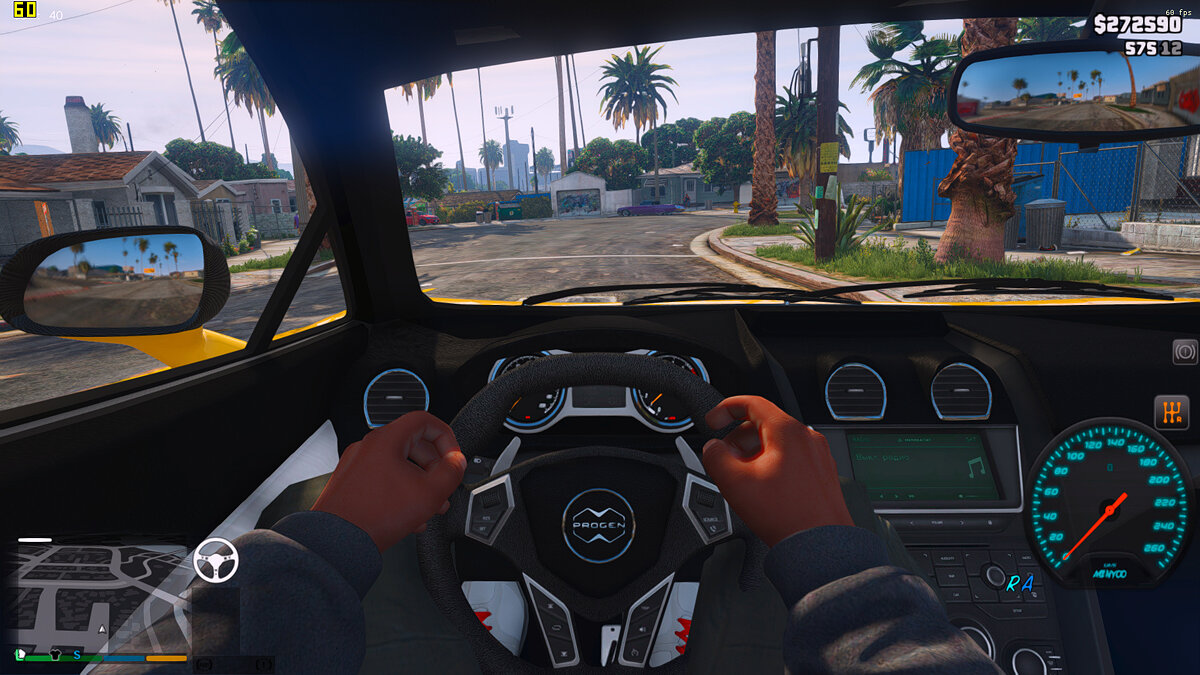1200x675 pixels.
Task: Toggle the orange gear shifter icon
Action: (1171, 412)
